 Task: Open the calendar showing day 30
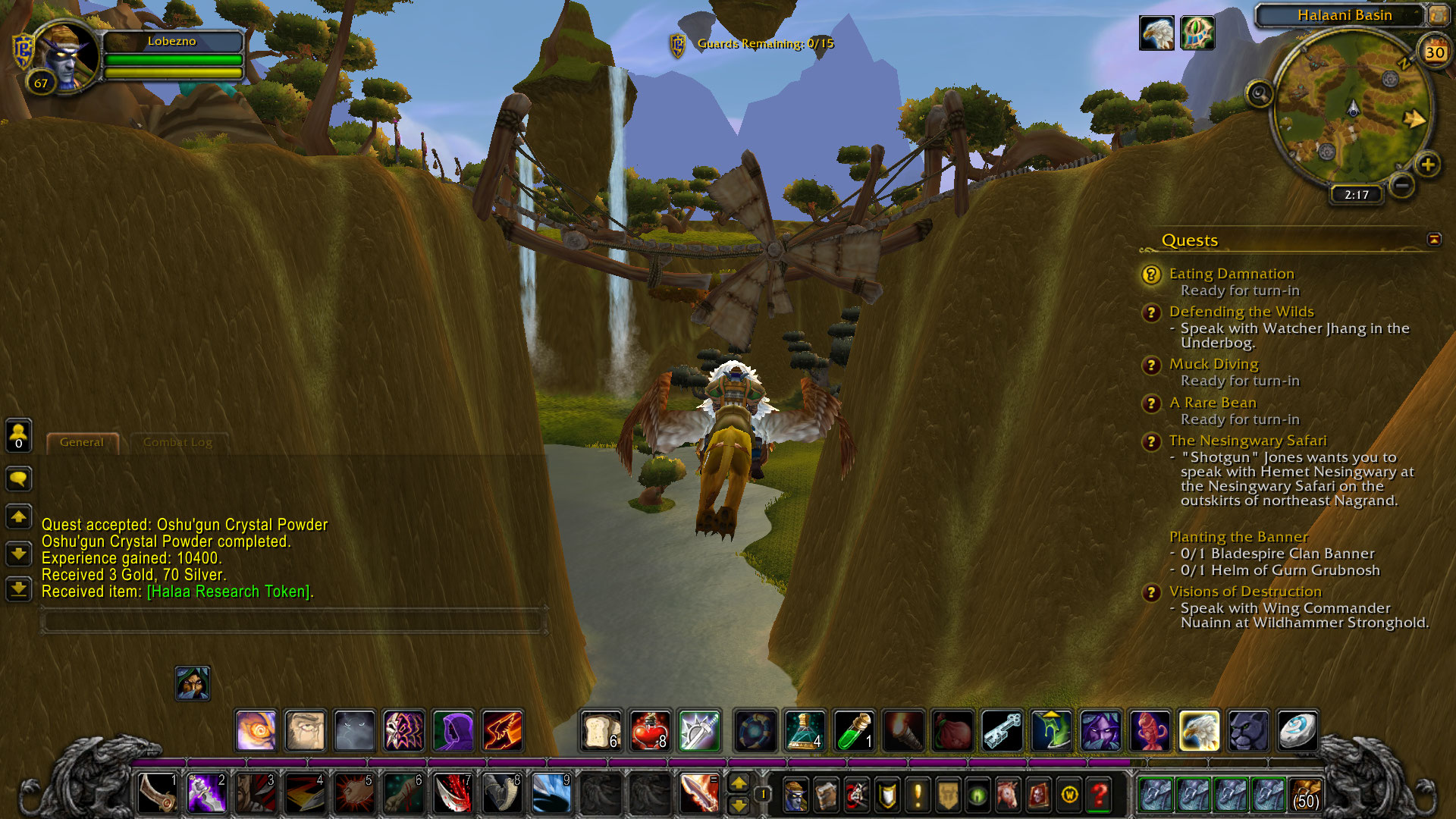coord(1434,52)
